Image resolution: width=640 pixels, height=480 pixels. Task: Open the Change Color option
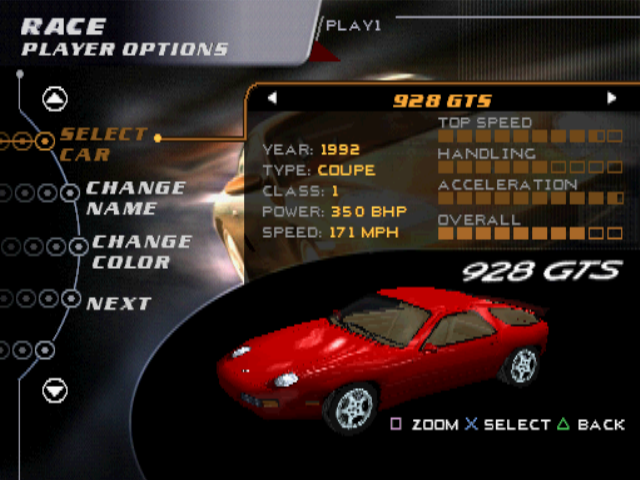coord(141,252)
